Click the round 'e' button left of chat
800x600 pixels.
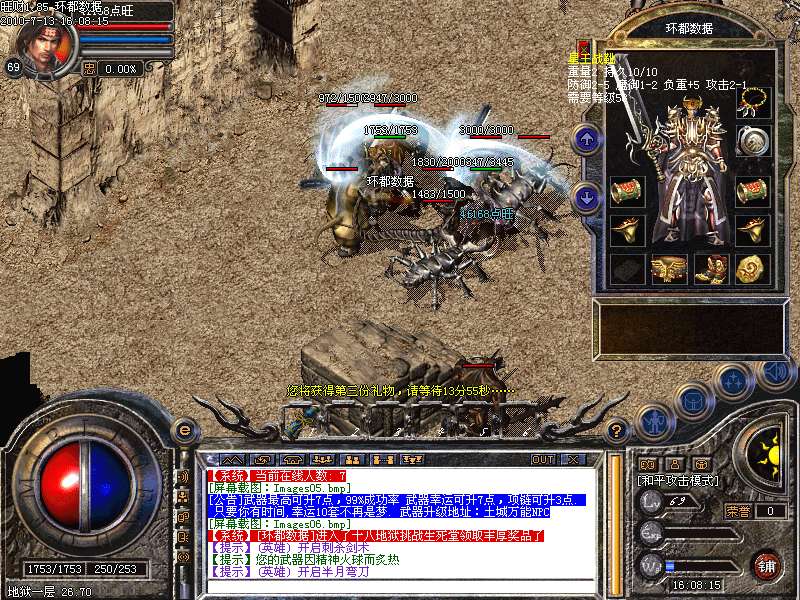pos(184,430)
